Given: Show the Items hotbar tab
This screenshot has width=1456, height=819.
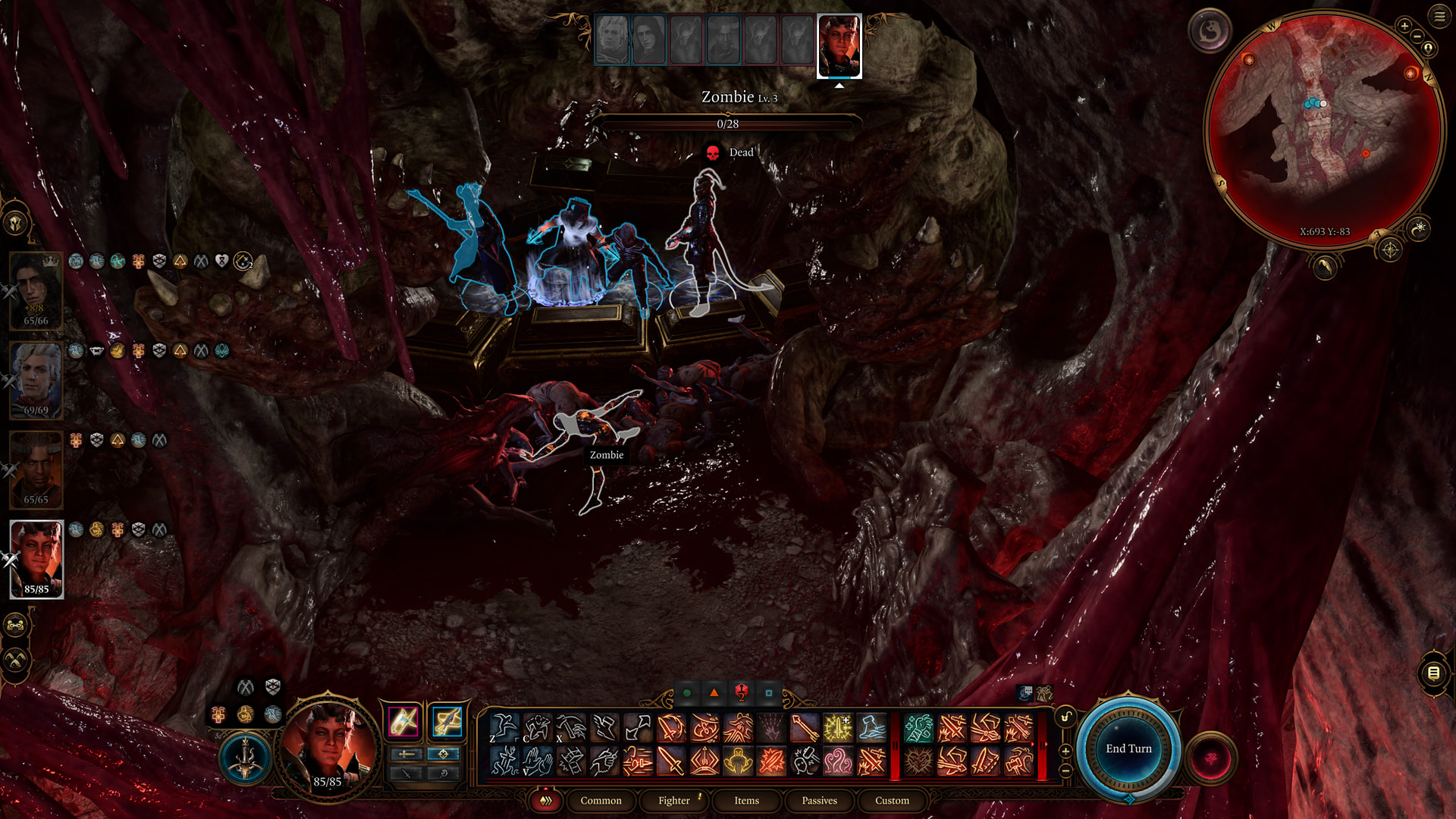Looking at the screenshot, I should (746, 801).
